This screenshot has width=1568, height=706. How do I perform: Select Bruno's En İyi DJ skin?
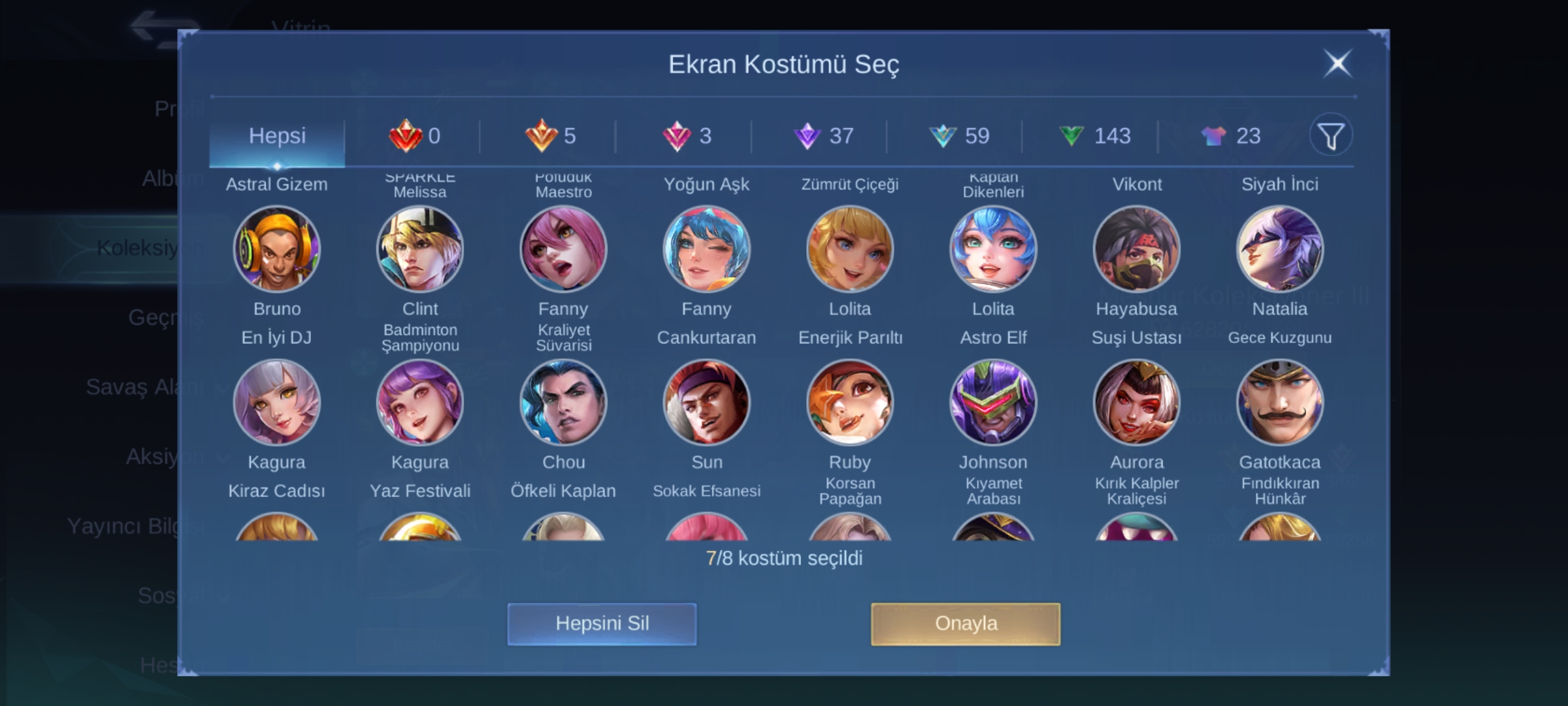277,249
